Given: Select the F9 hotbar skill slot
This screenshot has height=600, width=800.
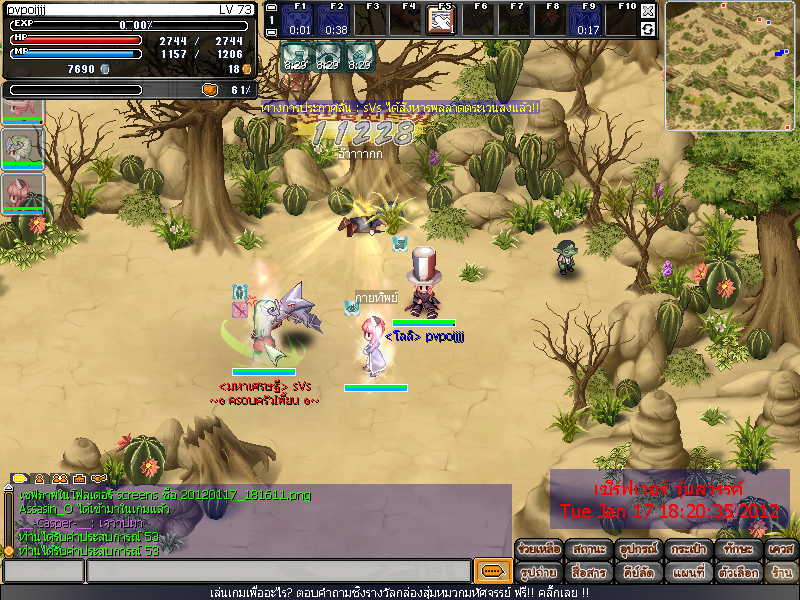Looking at the screenshot, I should tap(587, 21).
